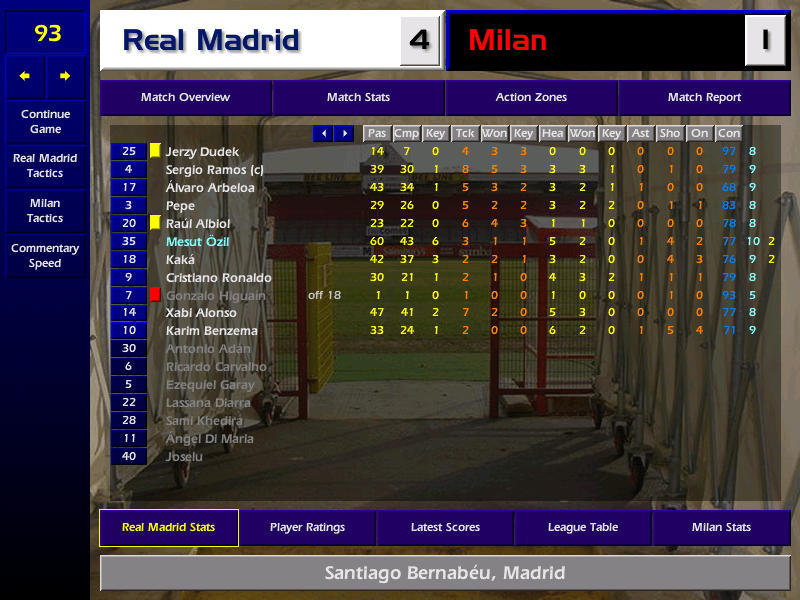Image resolution: width=800 pixels, height=600 pixels.
Task: Open Real Madrid Tactics
Action: click(x=45, y=166)
